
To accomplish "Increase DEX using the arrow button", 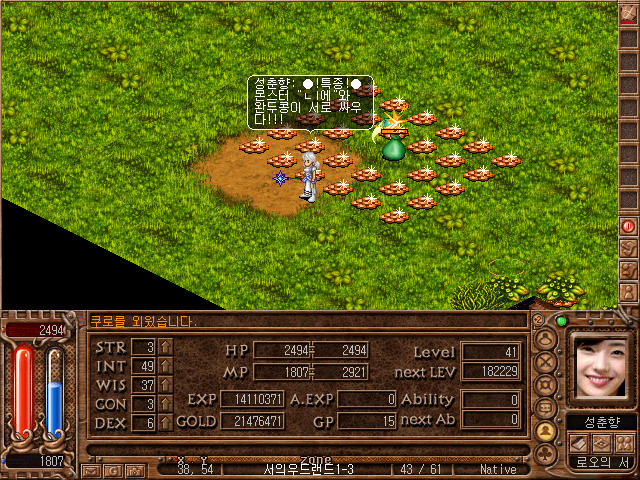I will point(166,423).
